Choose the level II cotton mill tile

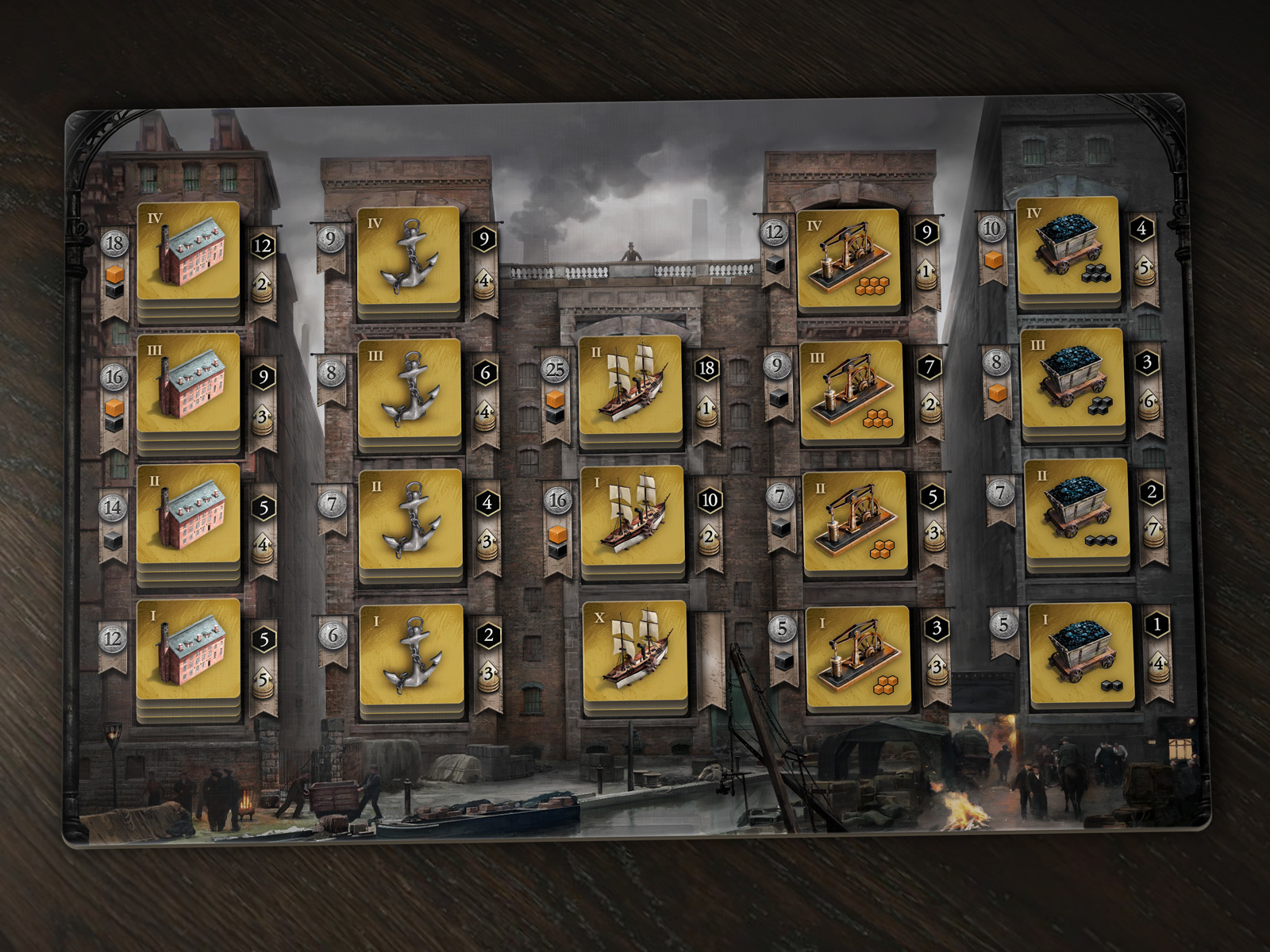pyautogui.click(x=188, y=513)
